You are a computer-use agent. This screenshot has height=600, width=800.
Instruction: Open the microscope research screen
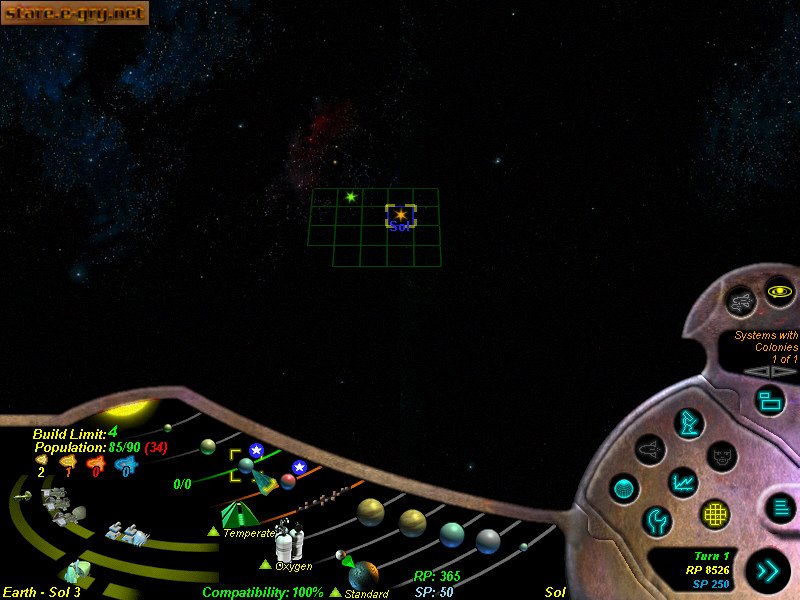688,422
